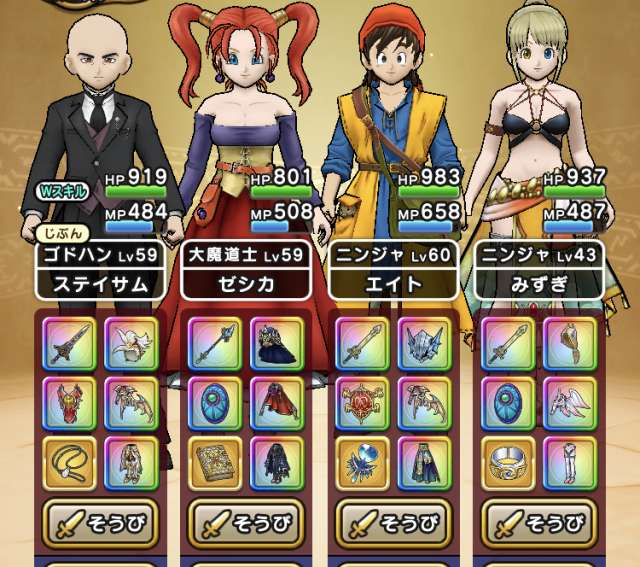The width and height of the screenshot is (640, 567).
Task: Select エイト's blue skirt legwear slot
Action: tap(424, 461)
